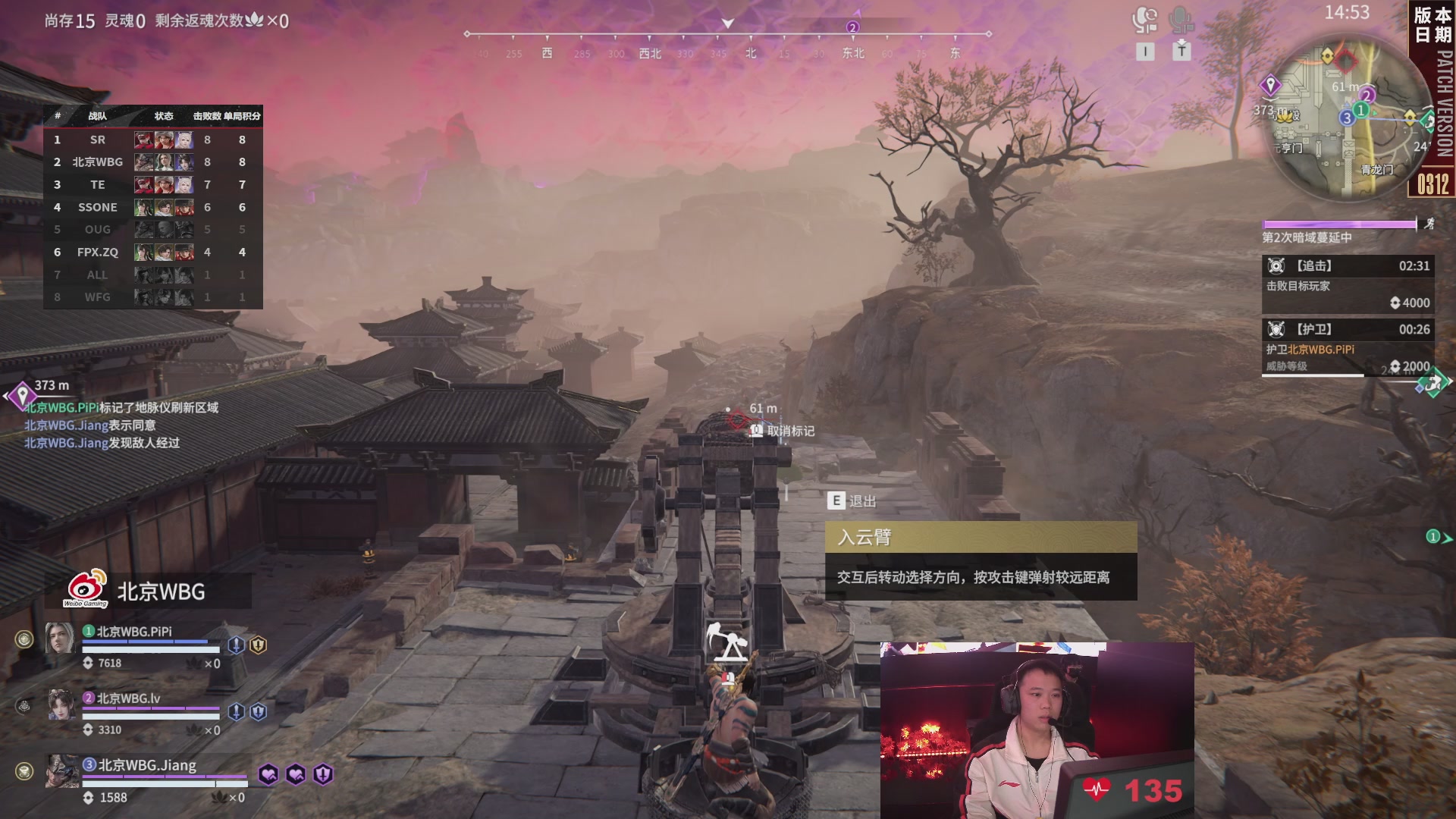Choose the FPX.ZQ scoreboard row

[152, 252]
